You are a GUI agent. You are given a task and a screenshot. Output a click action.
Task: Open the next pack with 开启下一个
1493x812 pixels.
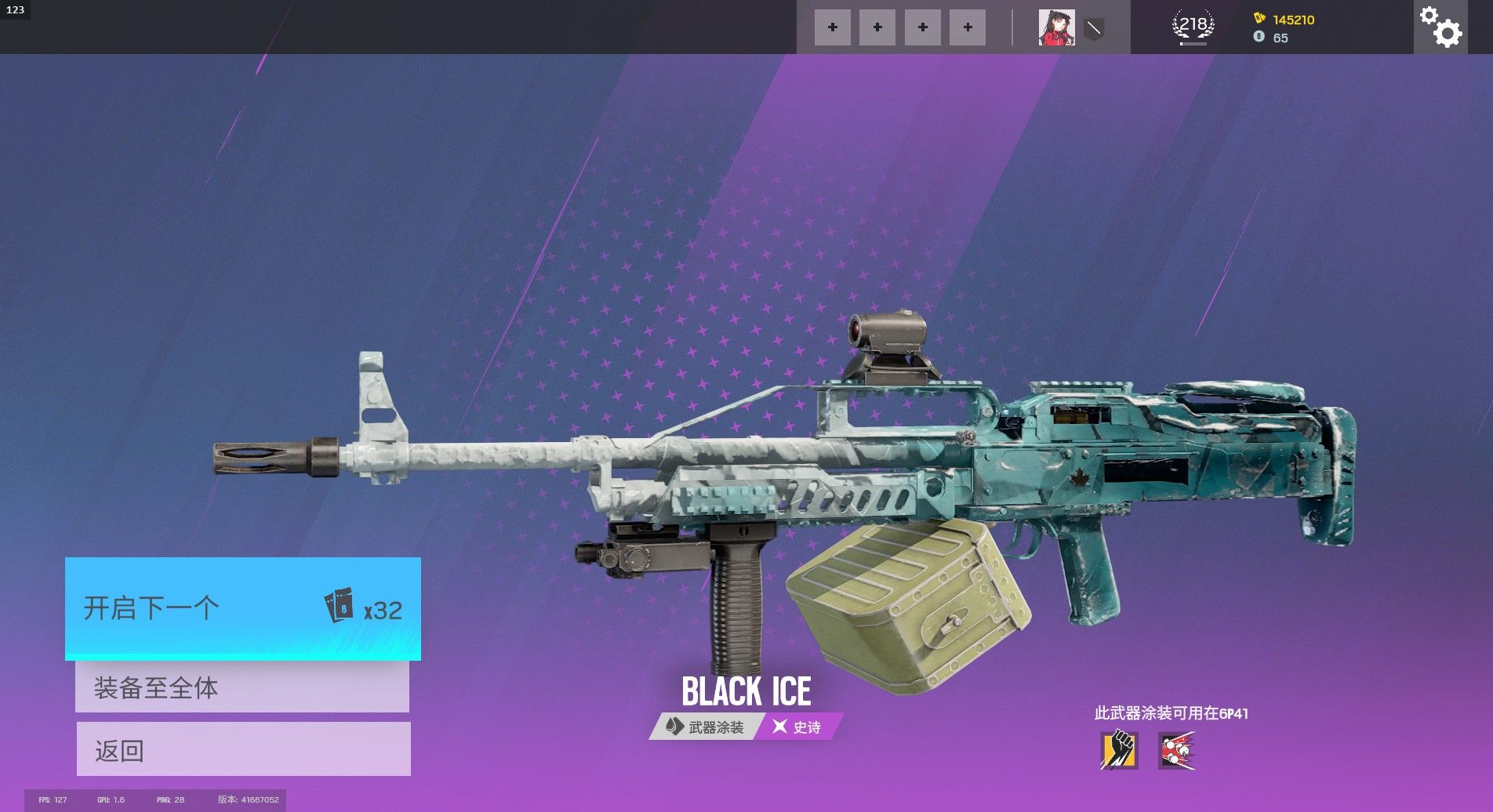click(242, 608)
